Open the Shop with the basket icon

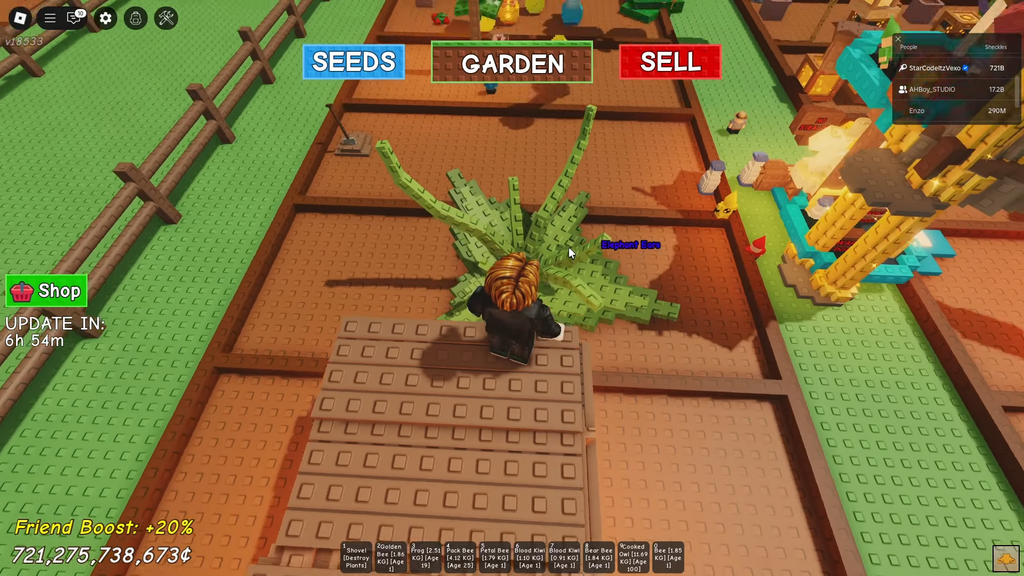(x=46, y=291)
